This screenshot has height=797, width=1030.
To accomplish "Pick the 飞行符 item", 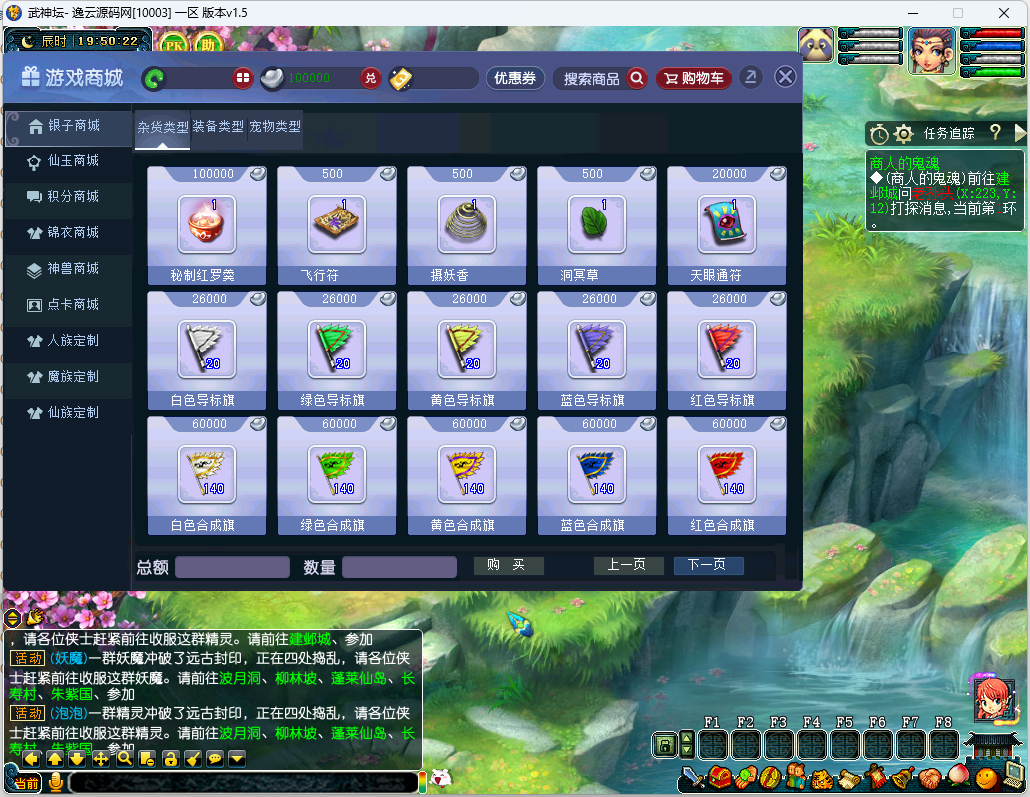I will 336,225.
